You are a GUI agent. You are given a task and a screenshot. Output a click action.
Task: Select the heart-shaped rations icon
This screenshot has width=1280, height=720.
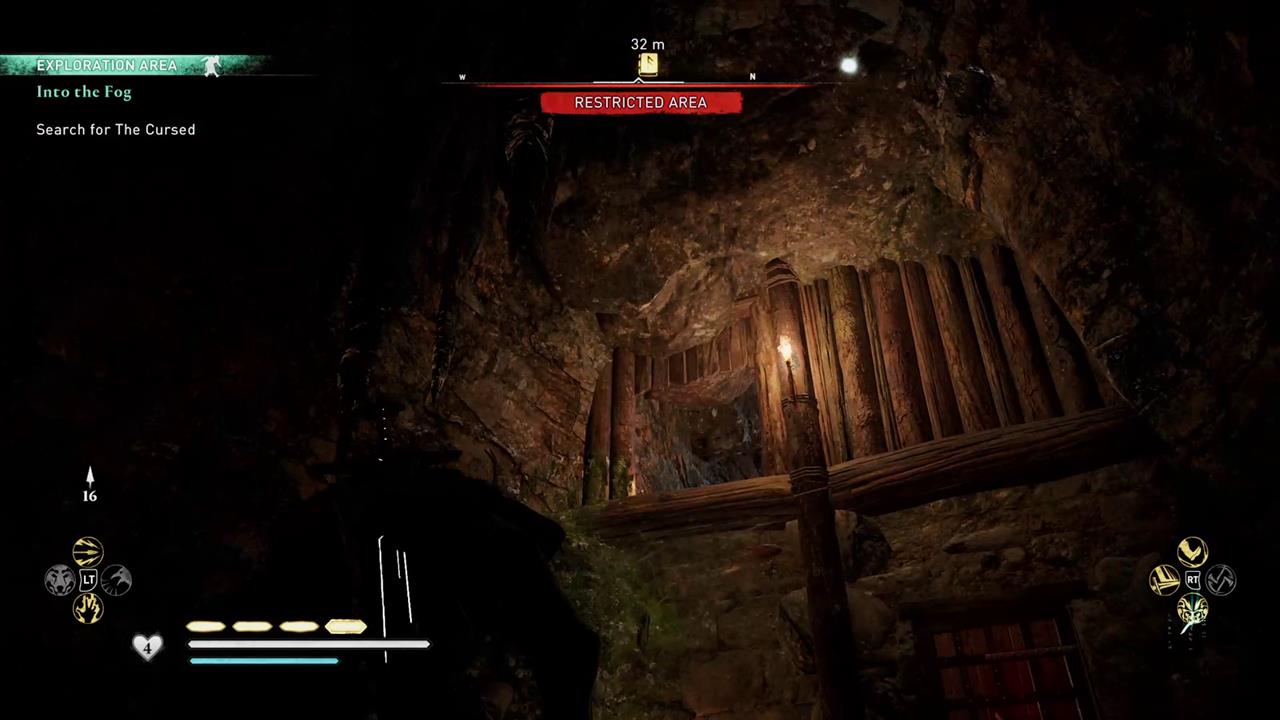tap(147, 647)
